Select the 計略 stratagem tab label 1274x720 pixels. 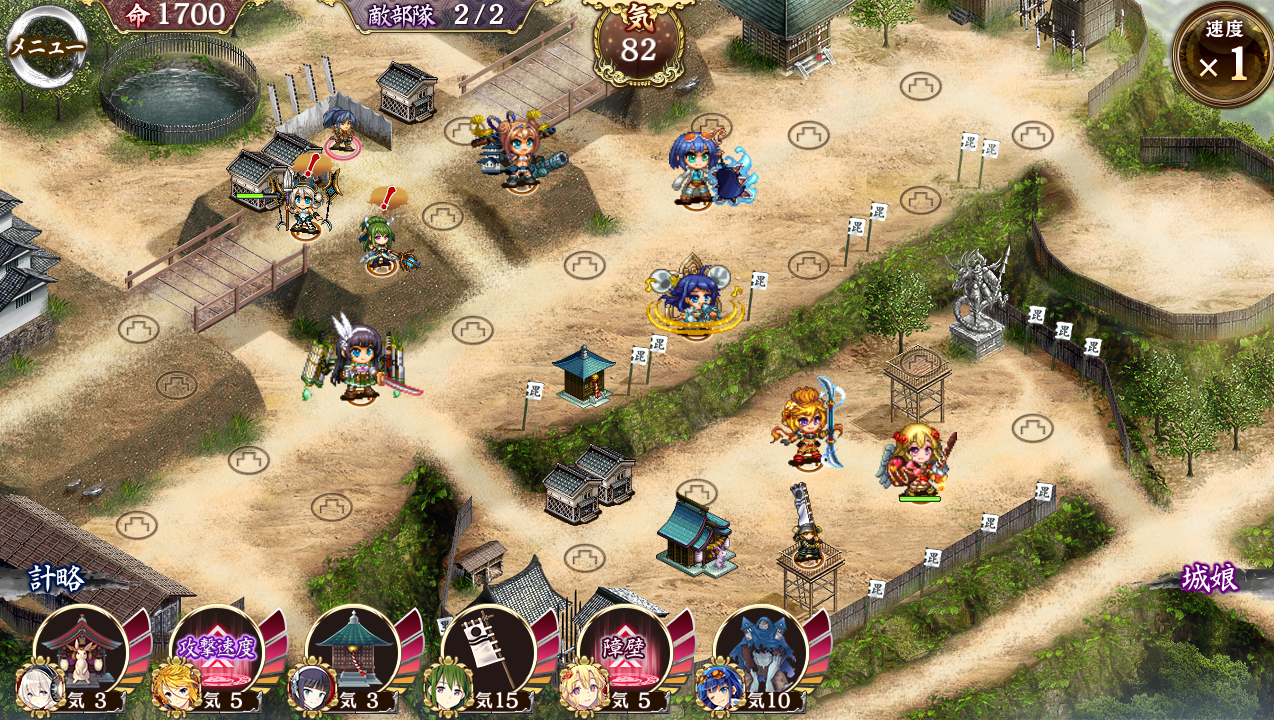pos(56,578)
